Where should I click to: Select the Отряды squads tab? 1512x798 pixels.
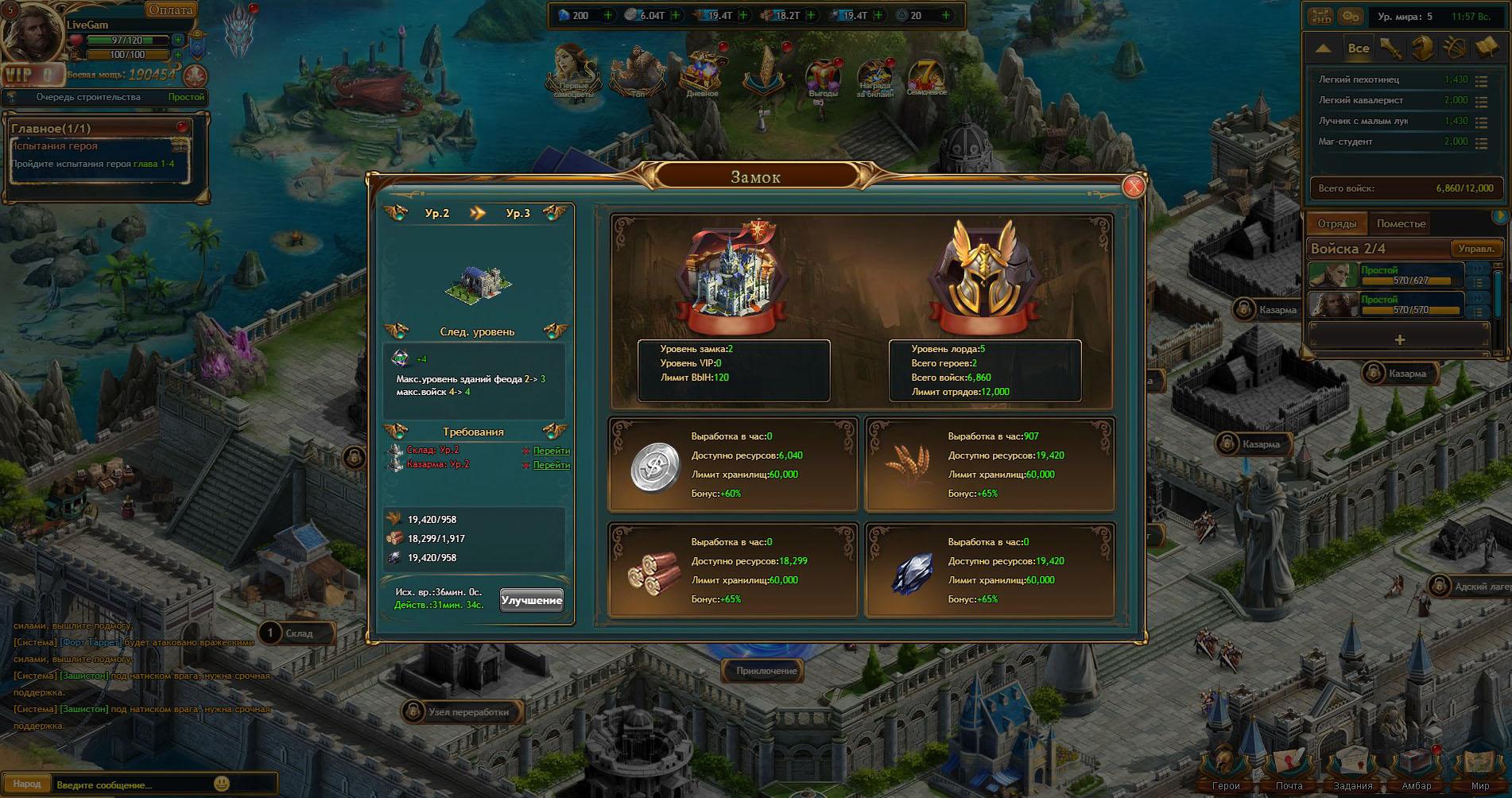coord(1336,224)
